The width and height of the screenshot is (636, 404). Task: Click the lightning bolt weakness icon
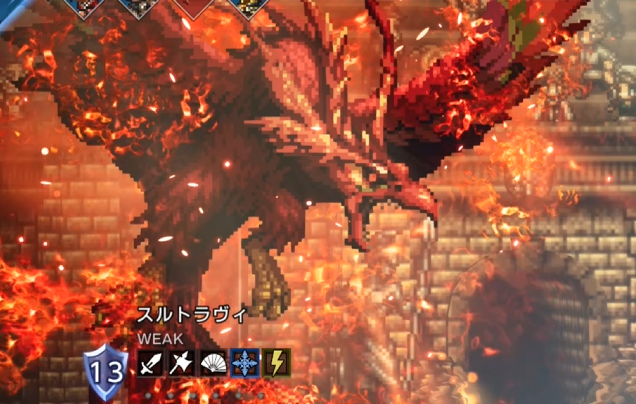tap(276, 362)
